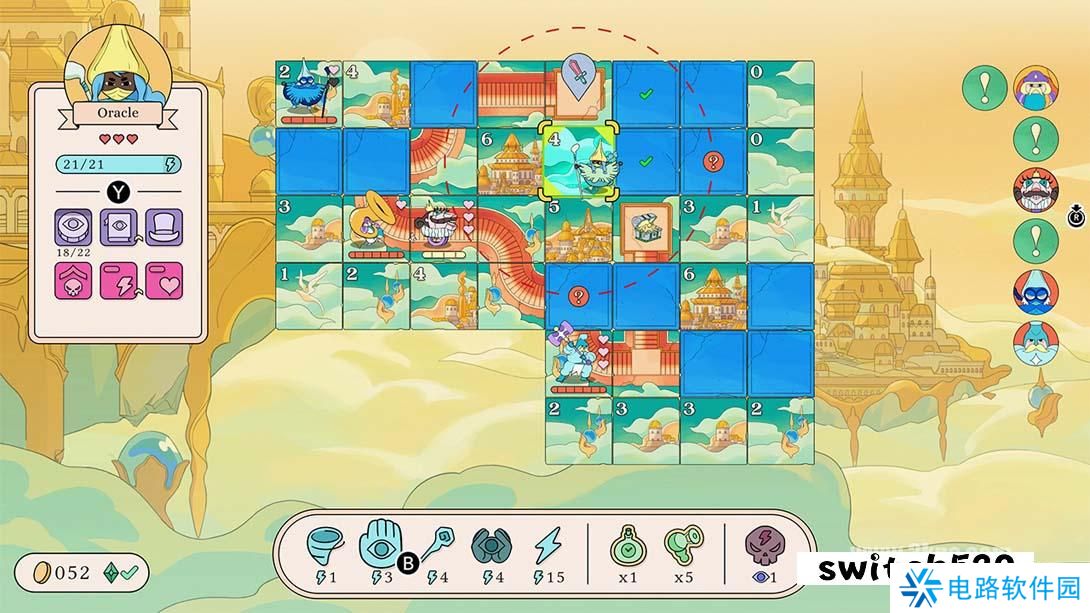The height and width of the screenshot is (613, 1090).
Task: Pick the pink heart card slot
Action: click(x=165, y=281)
